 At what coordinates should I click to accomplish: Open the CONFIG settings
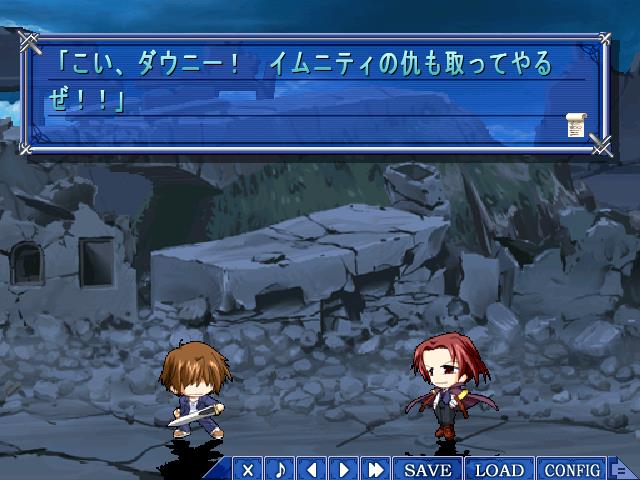[x=572, y=469]
